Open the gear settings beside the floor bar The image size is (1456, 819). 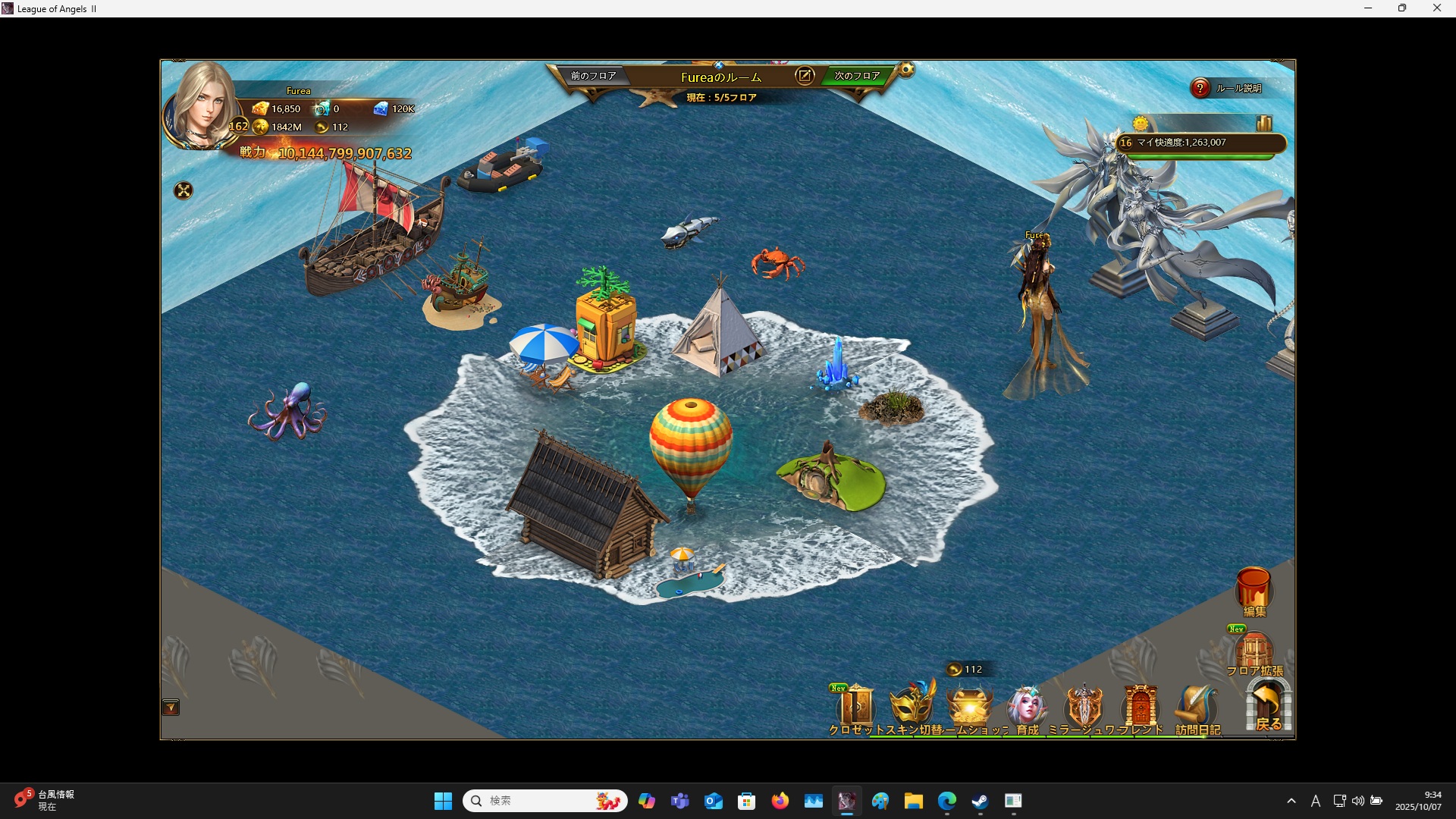(906, 71)
